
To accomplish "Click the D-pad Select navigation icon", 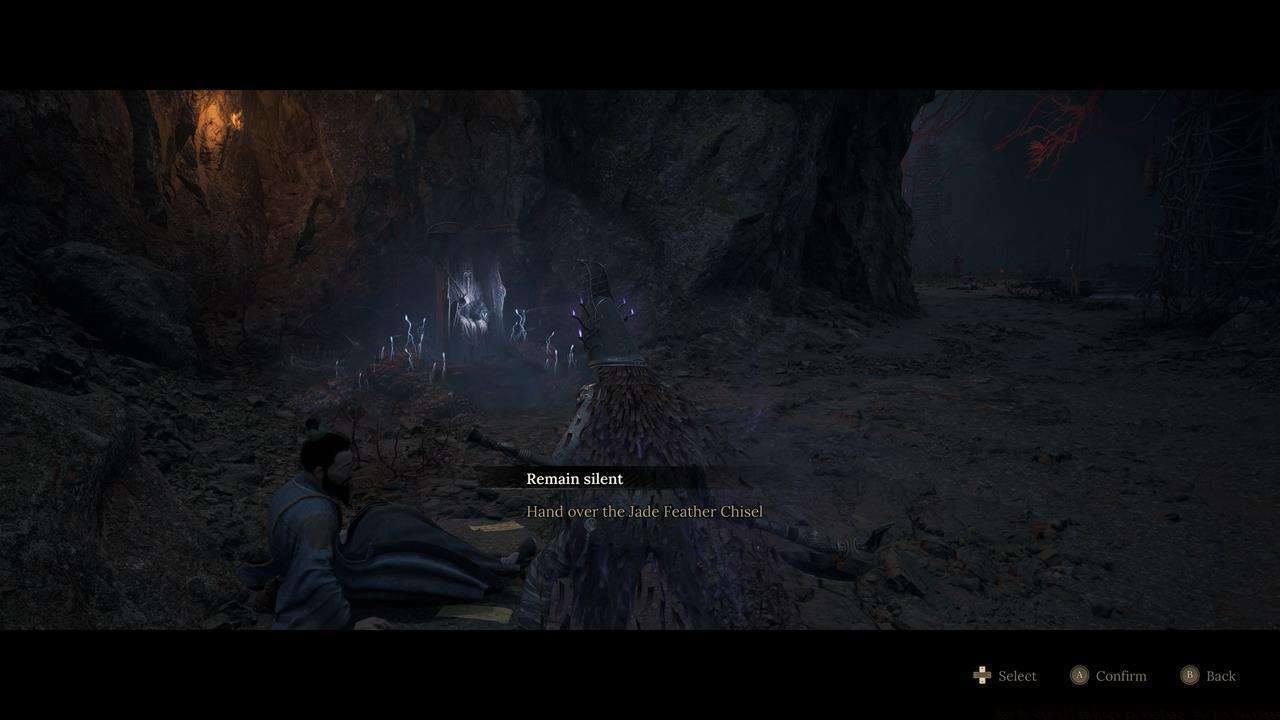I will (982, 676).
